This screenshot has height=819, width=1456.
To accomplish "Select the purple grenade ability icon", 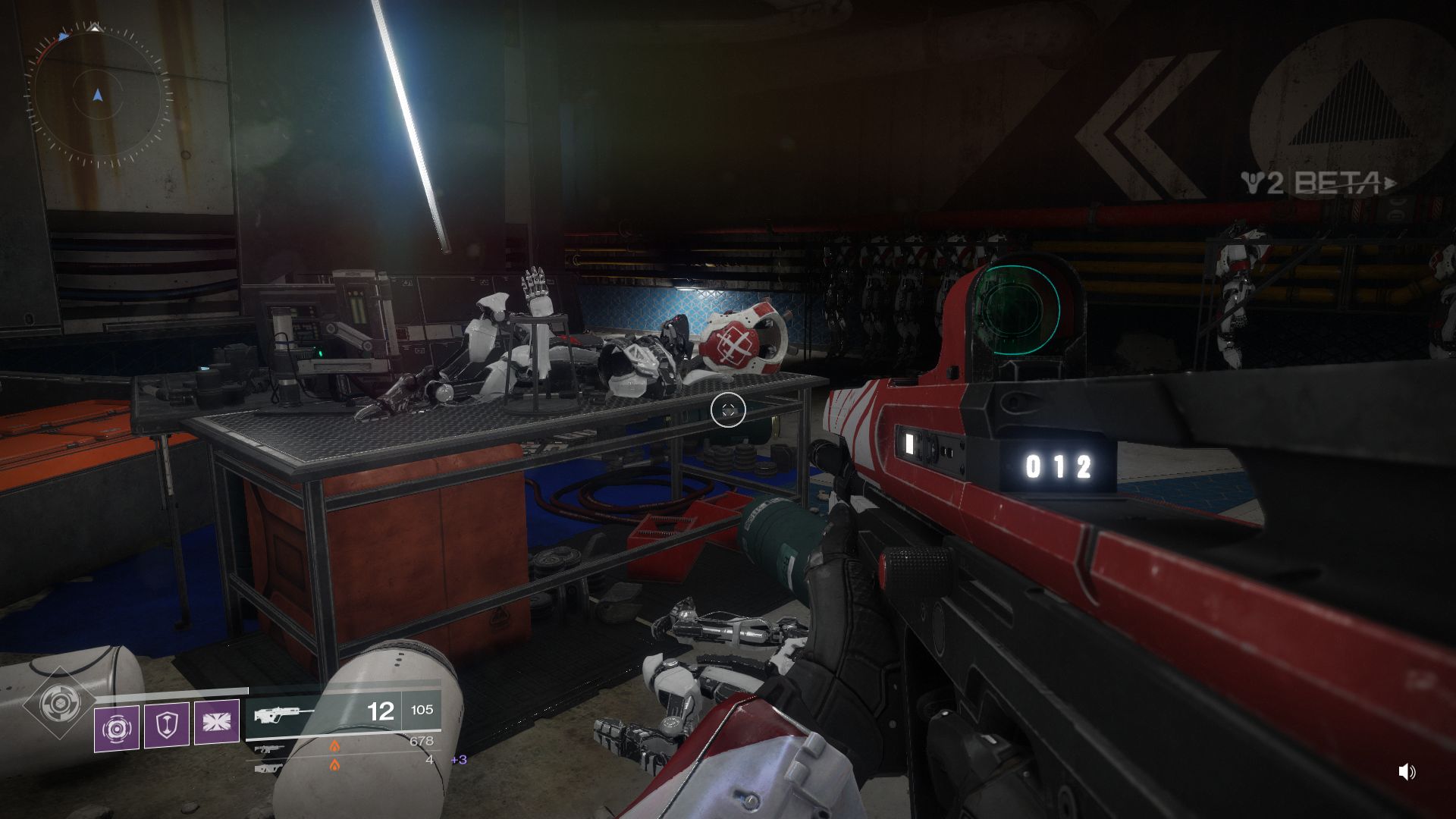I will coord(116,728).
